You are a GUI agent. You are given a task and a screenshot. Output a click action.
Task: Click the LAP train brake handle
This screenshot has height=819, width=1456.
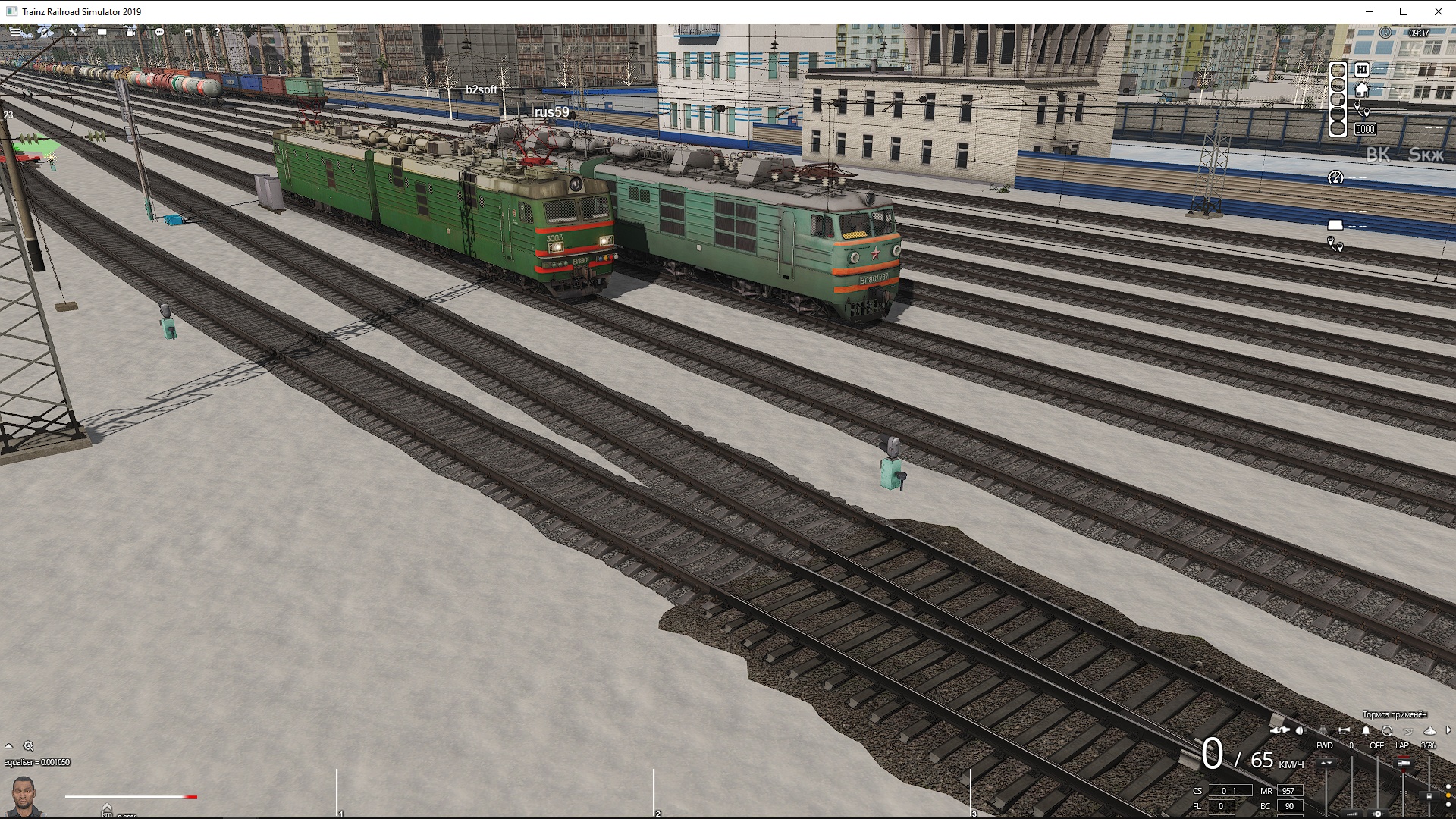point(1403,763)
